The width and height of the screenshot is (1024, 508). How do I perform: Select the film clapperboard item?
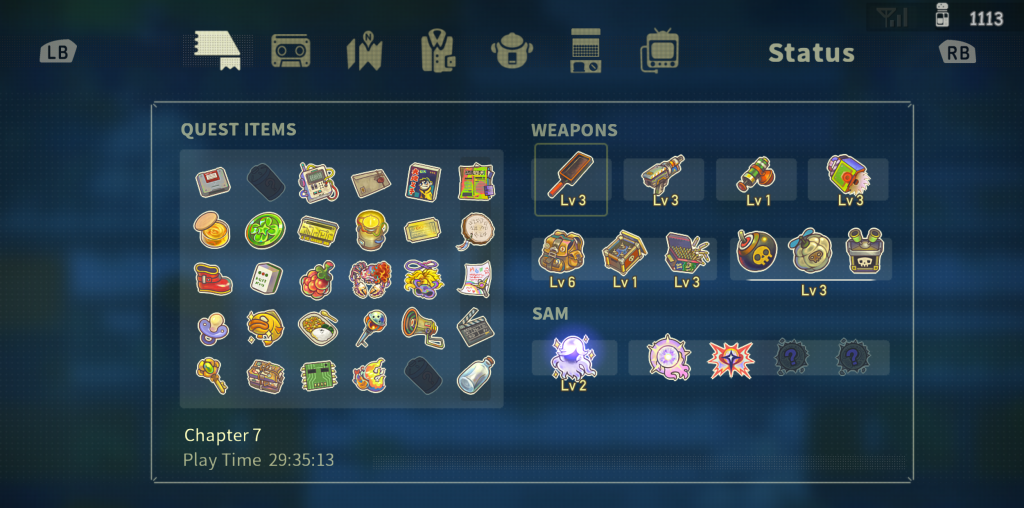click(x=474, y=326)
